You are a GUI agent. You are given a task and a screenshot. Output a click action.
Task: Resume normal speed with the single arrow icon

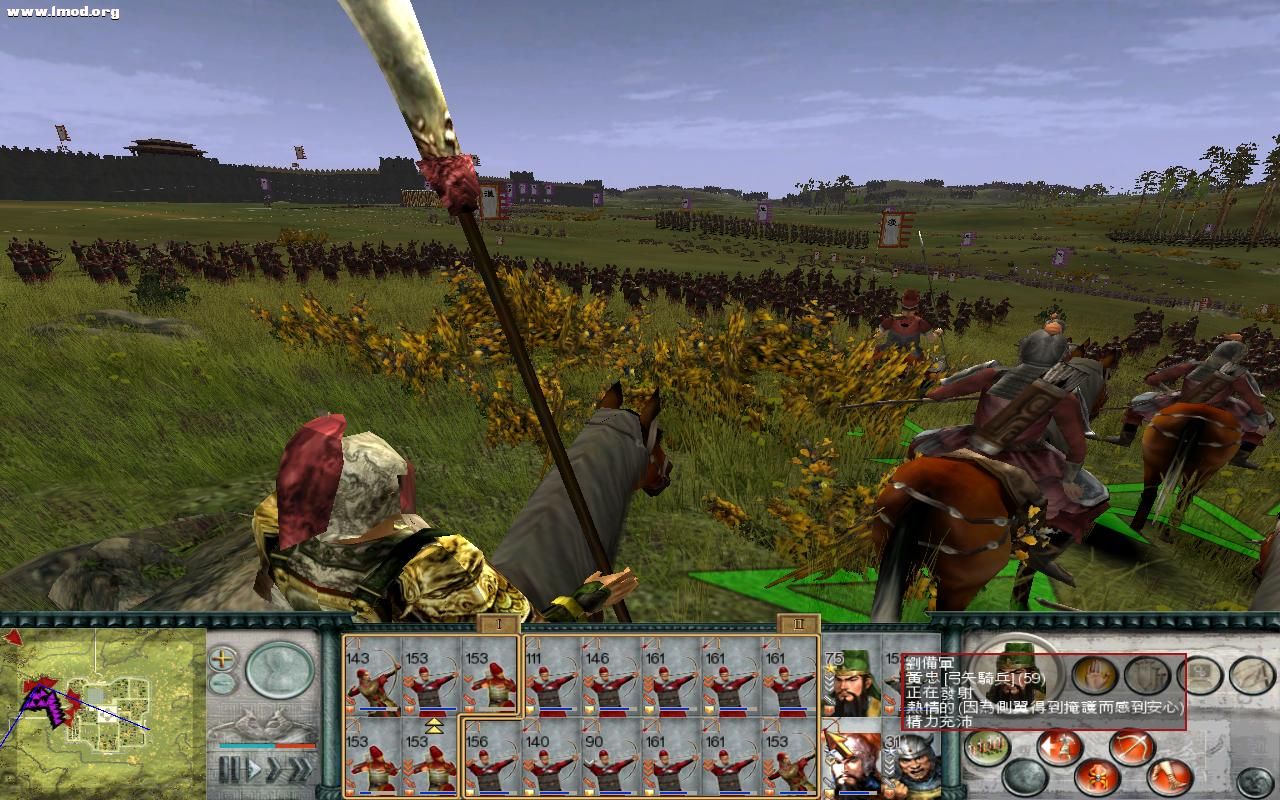254,768
